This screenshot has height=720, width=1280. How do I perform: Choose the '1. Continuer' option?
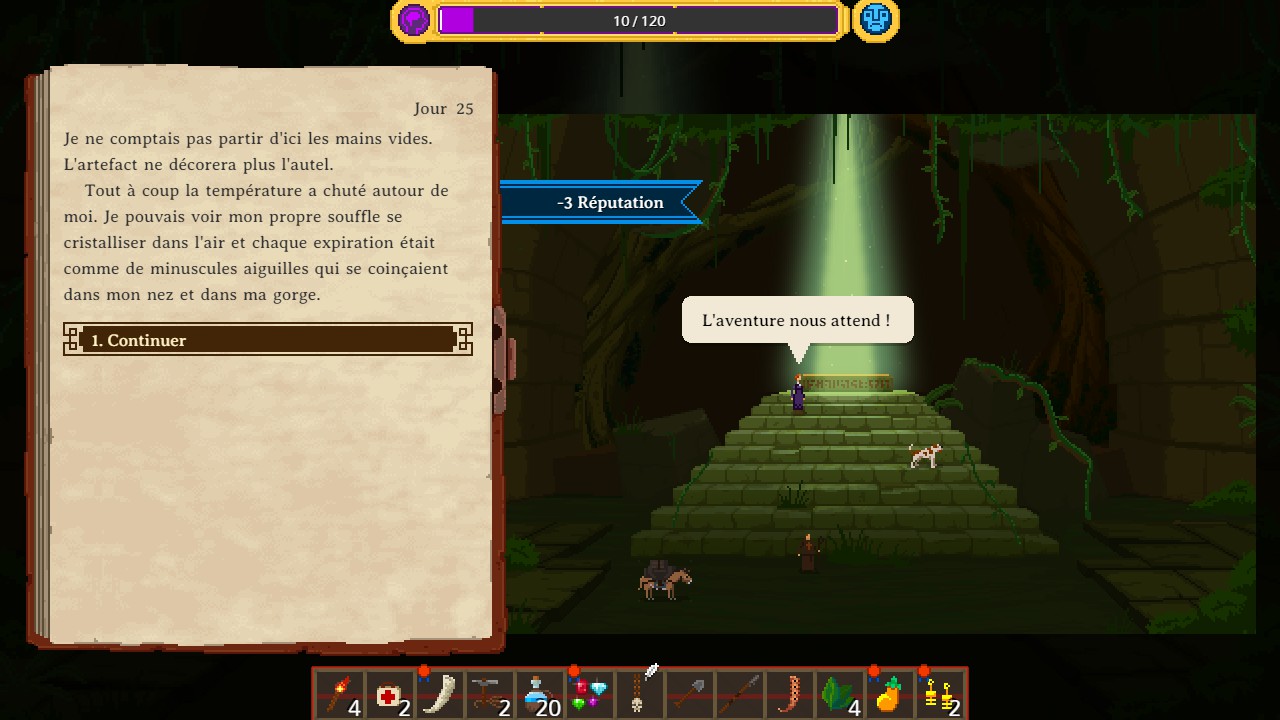pyautogui.click(x=267, y=340)
